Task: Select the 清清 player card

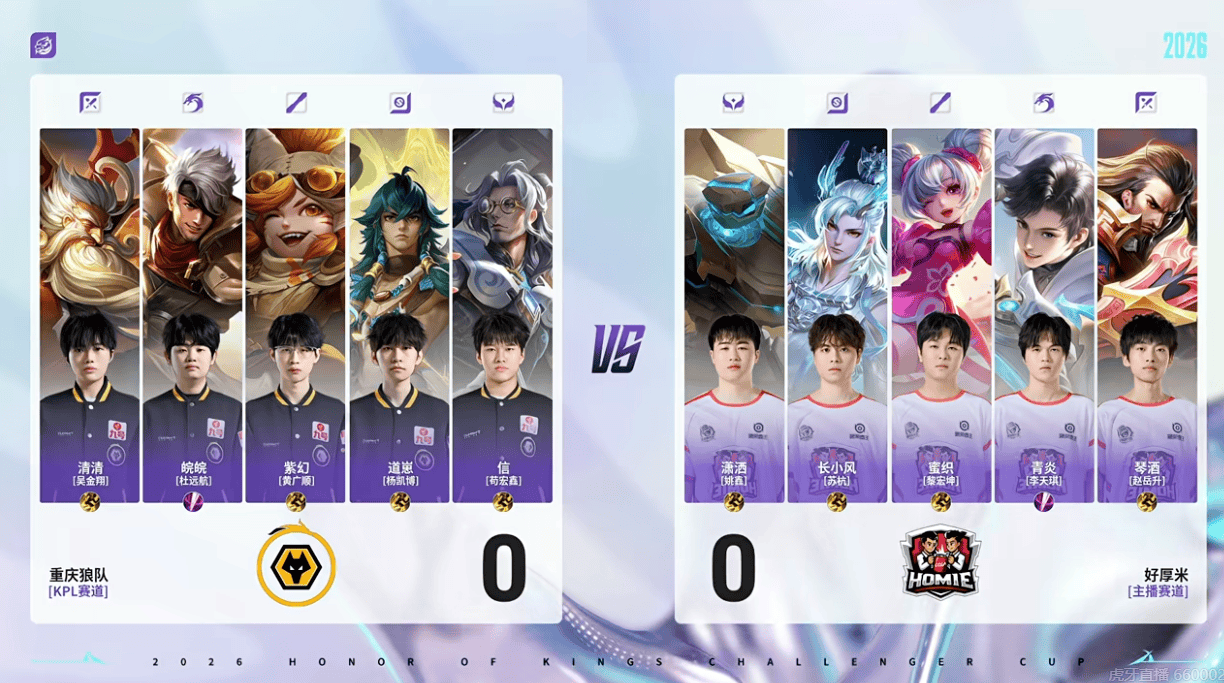Action: [x=90, y=315]
